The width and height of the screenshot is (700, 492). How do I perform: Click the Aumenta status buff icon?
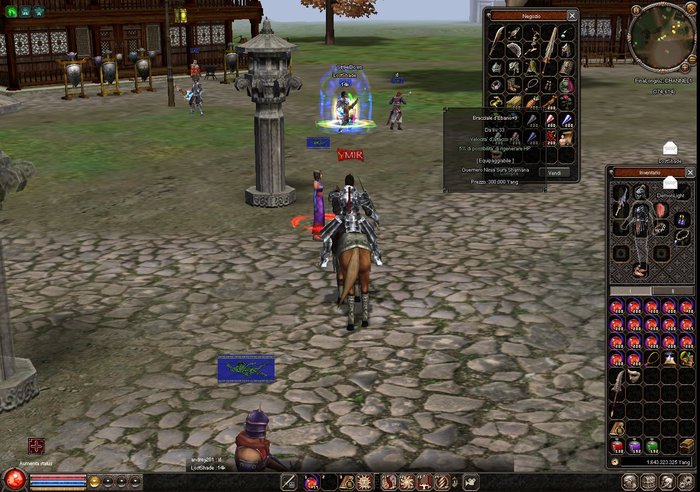(x=37, y=446)
